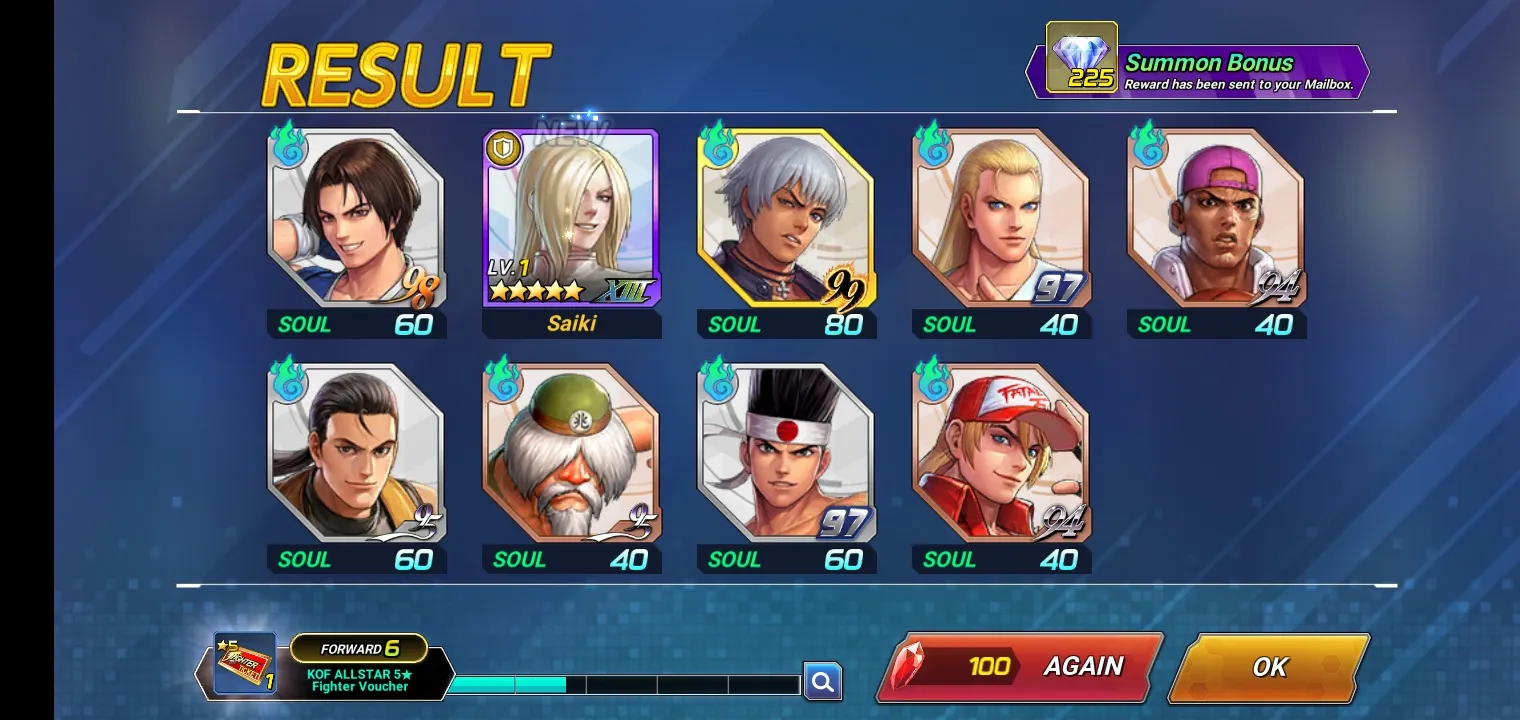Tap the Summon Bonus diamond reward icon

1081,58
